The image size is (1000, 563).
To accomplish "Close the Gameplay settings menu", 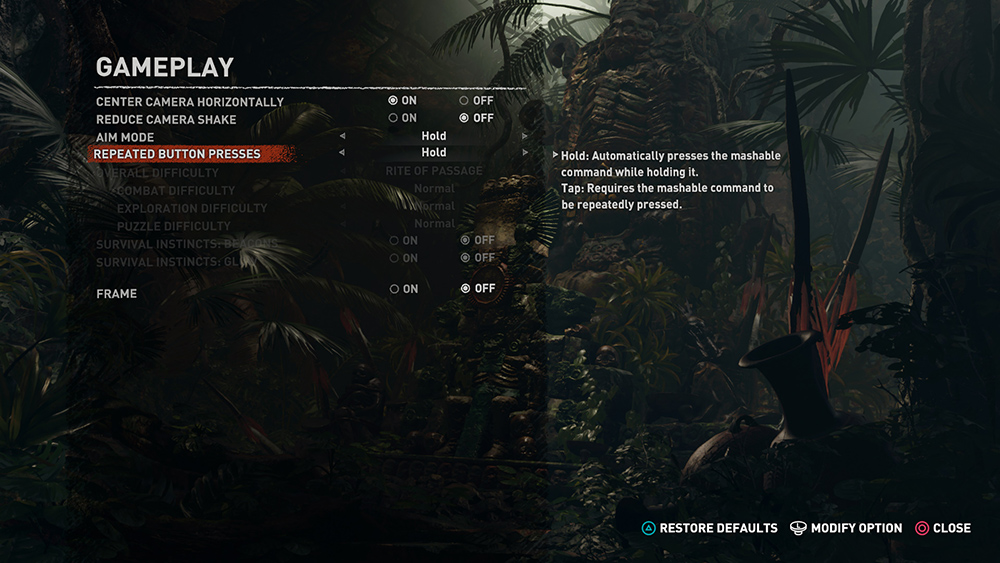I will pos(943,528).
